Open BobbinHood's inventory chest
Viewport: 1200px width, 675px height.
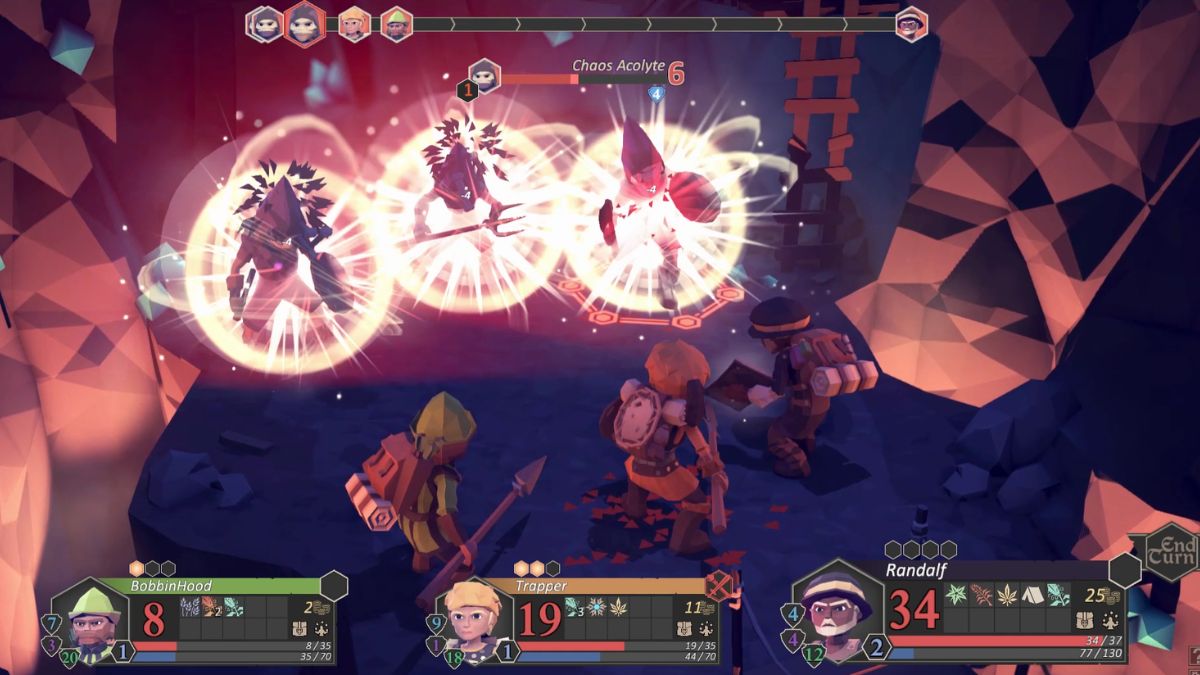coord(299,629)
